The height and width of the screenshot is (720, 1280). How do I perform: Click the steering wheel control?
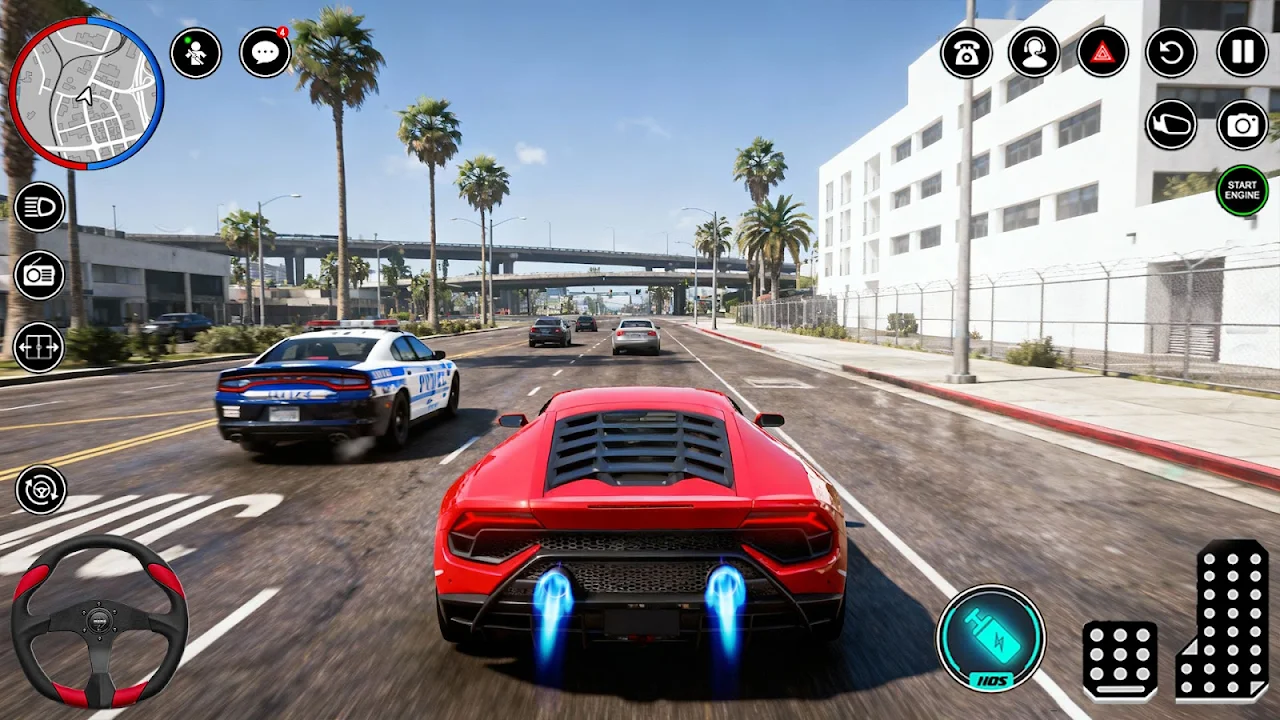point(99,622)
